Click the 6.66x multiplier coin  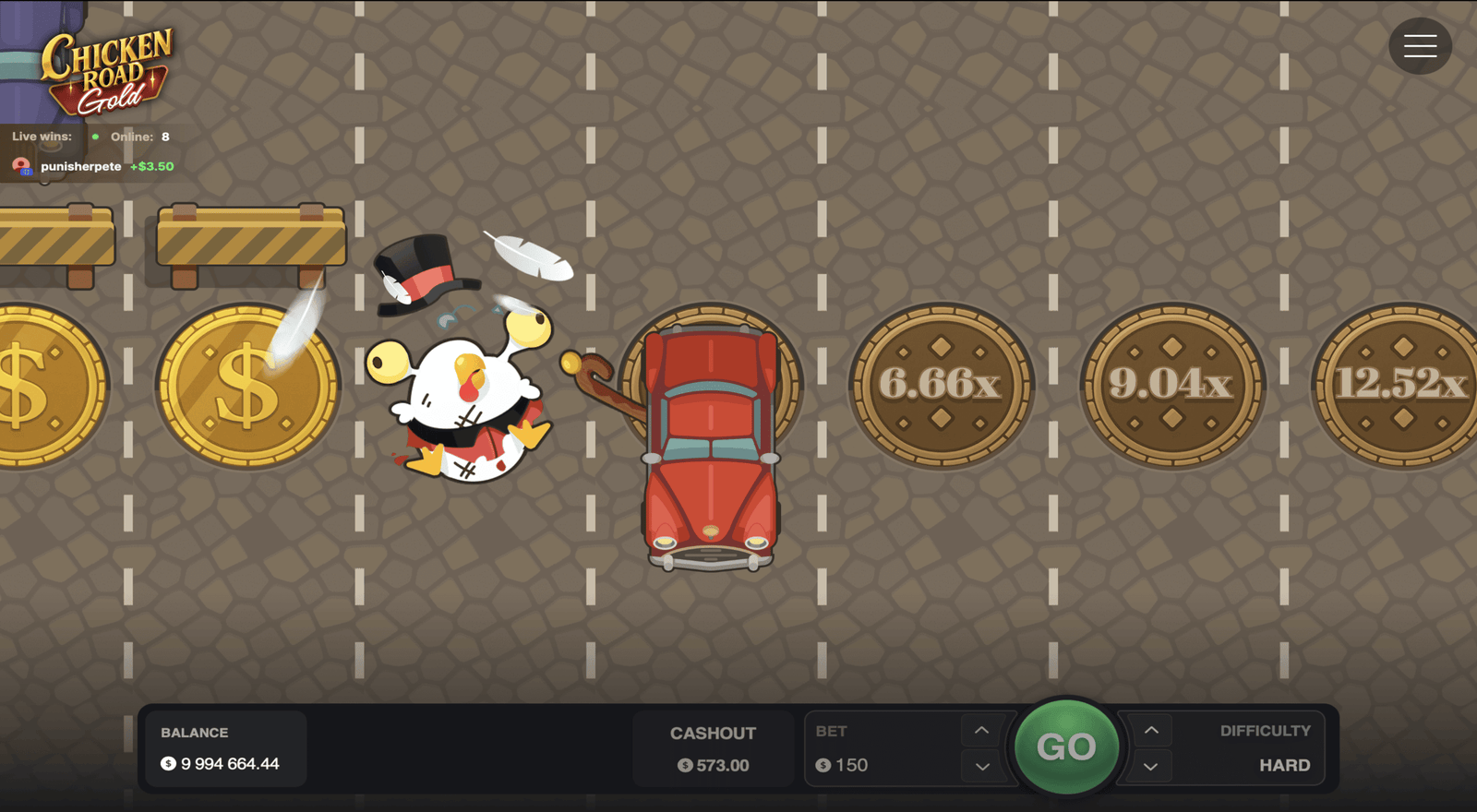(943, 383)
